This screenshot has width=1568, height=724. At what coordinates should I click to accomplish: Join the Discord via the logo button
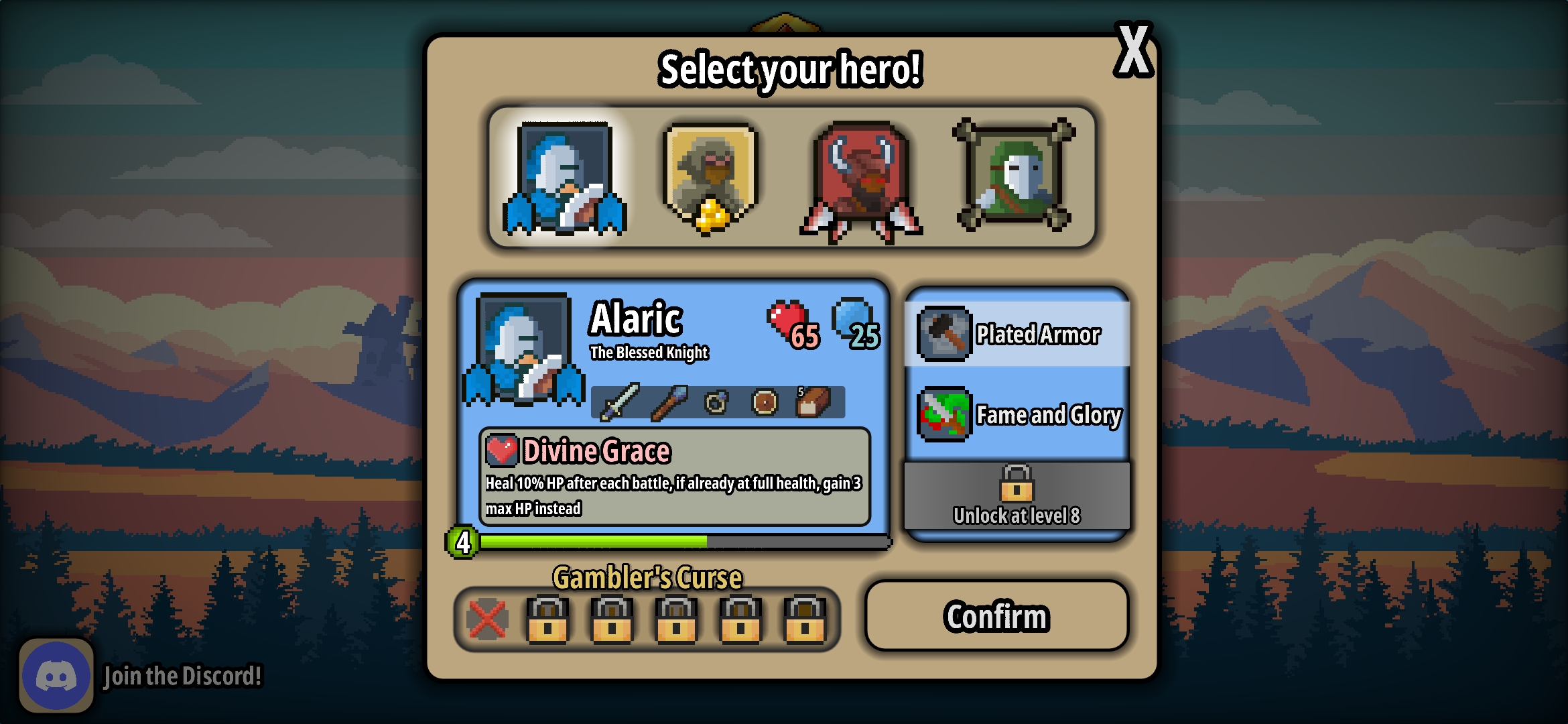point(56,676)
